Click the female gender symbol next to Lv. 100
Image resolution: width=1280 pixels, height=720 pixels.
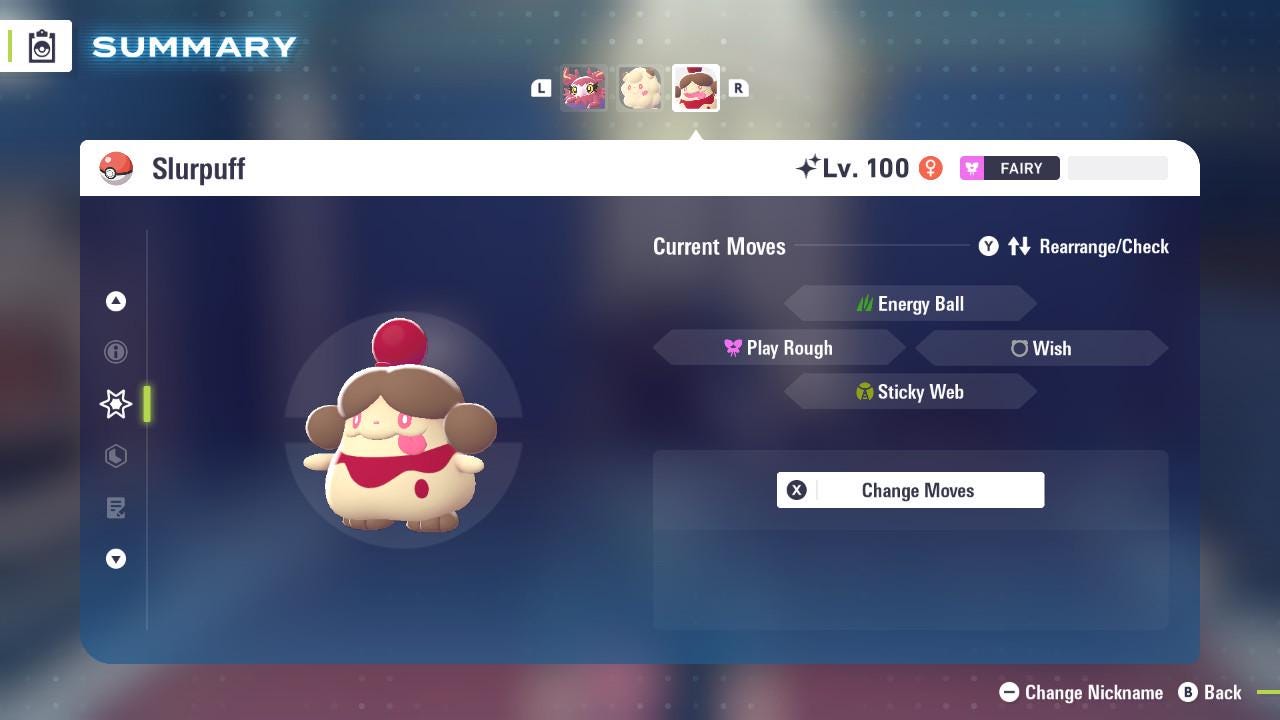pyautogui.click(x=931, y=168)
